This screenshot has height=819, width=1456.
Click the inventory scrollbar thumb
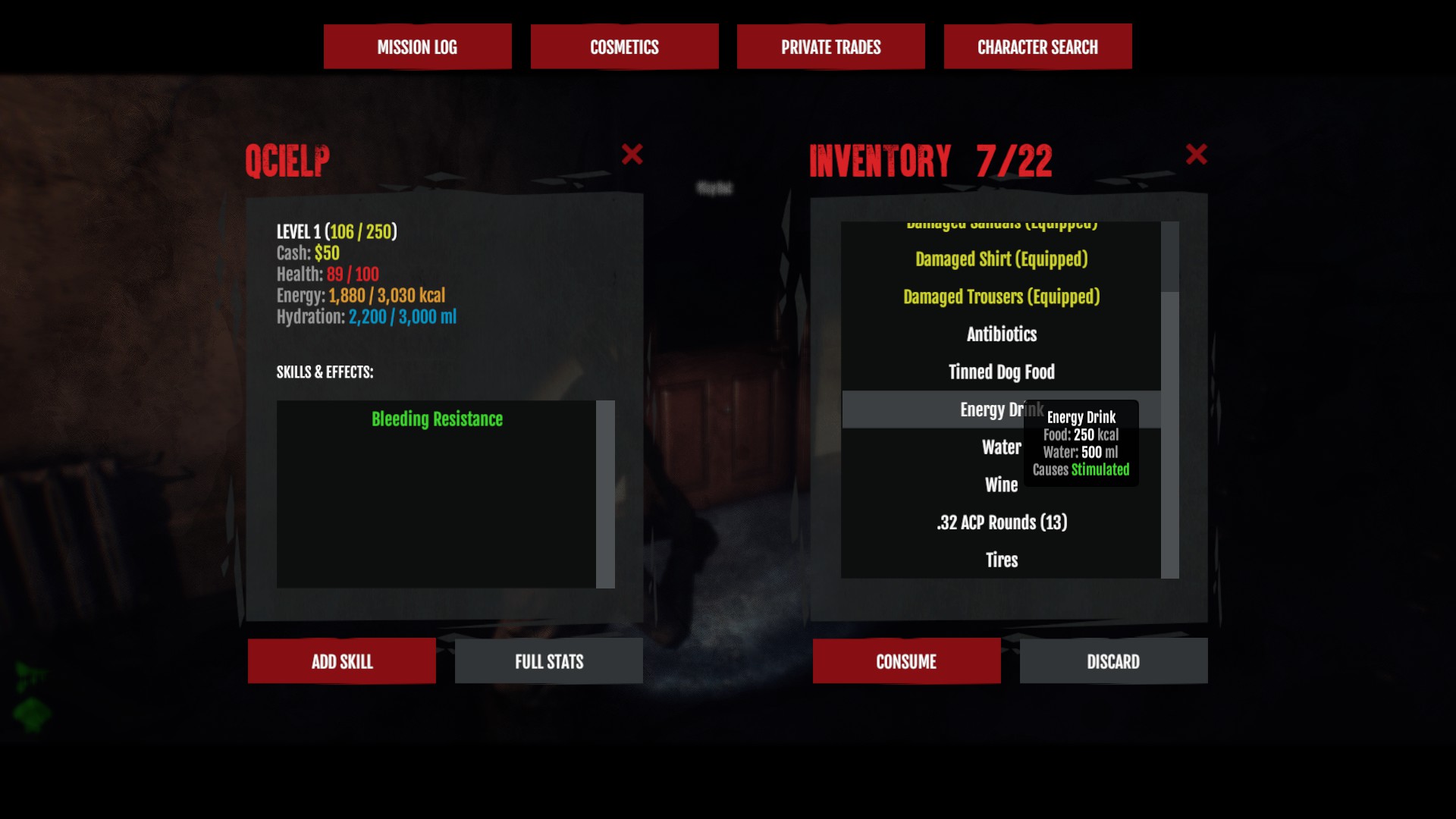(x=1171, y=432)
